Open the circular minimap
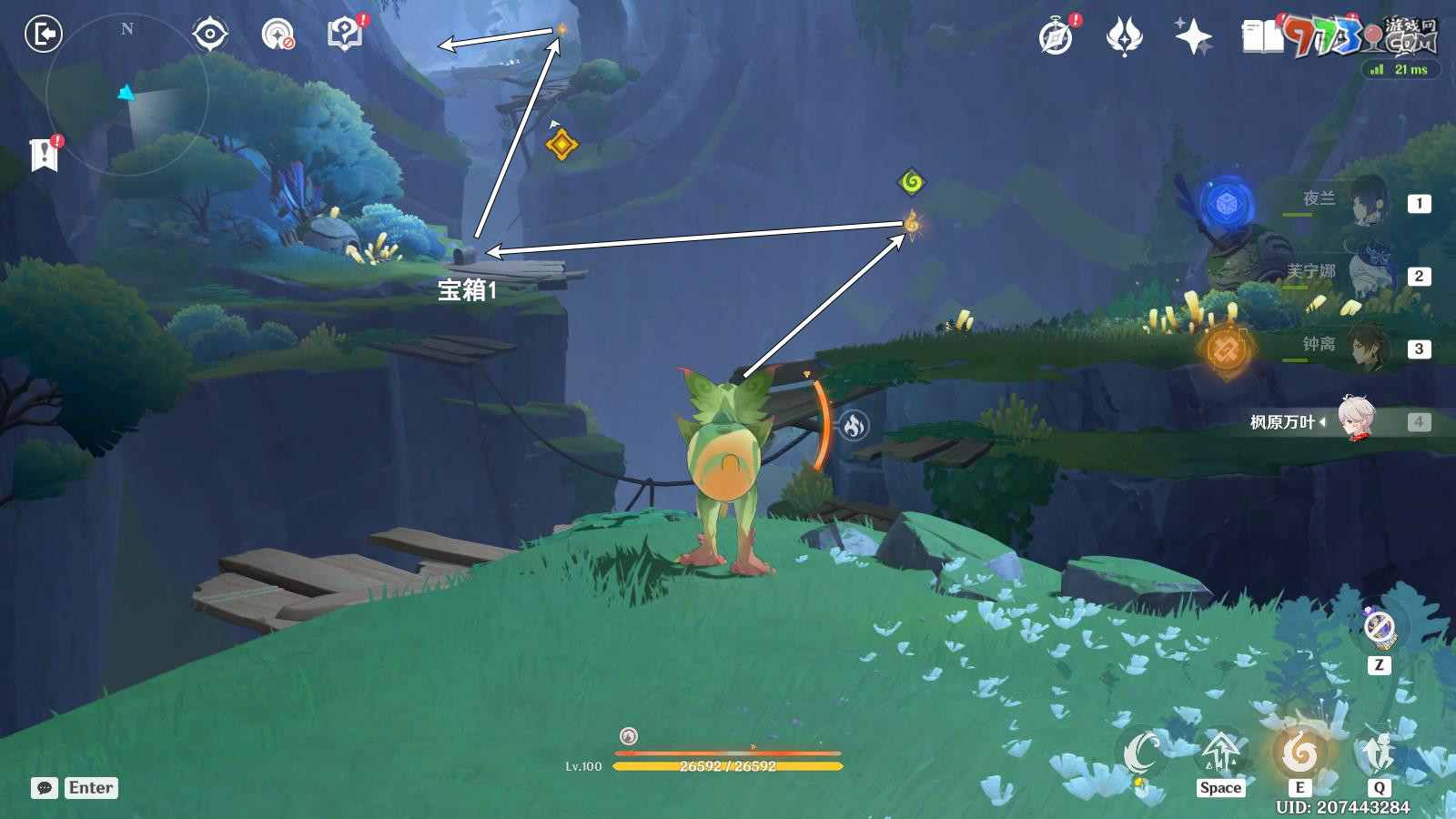 click(x=127, y=94)
